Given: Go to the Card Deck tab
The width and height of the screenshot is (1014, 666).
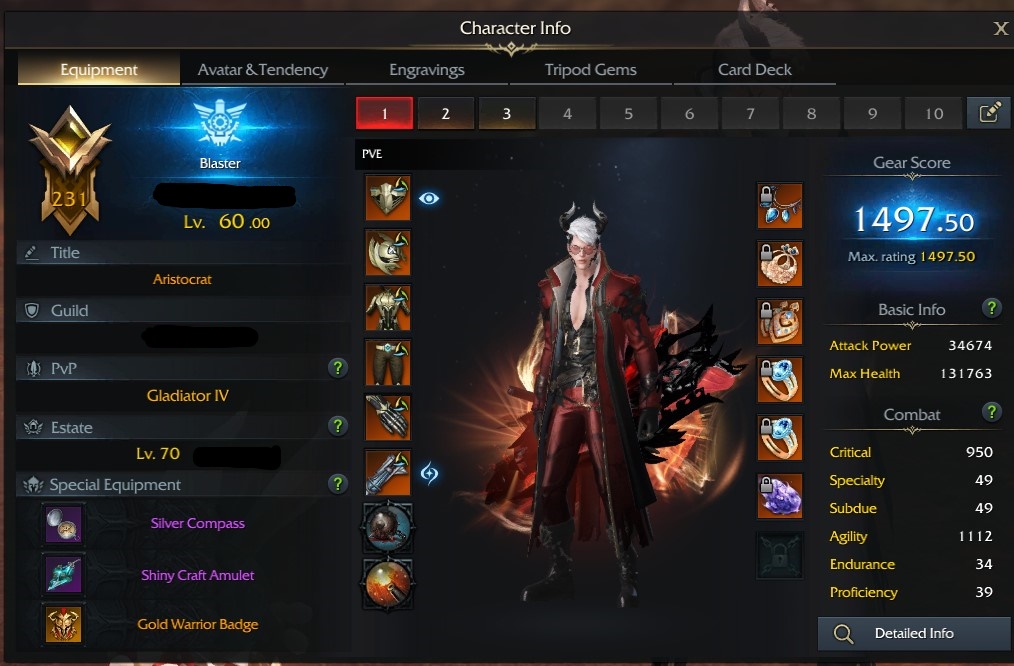Looking at the screenshot, I should 754,70.
